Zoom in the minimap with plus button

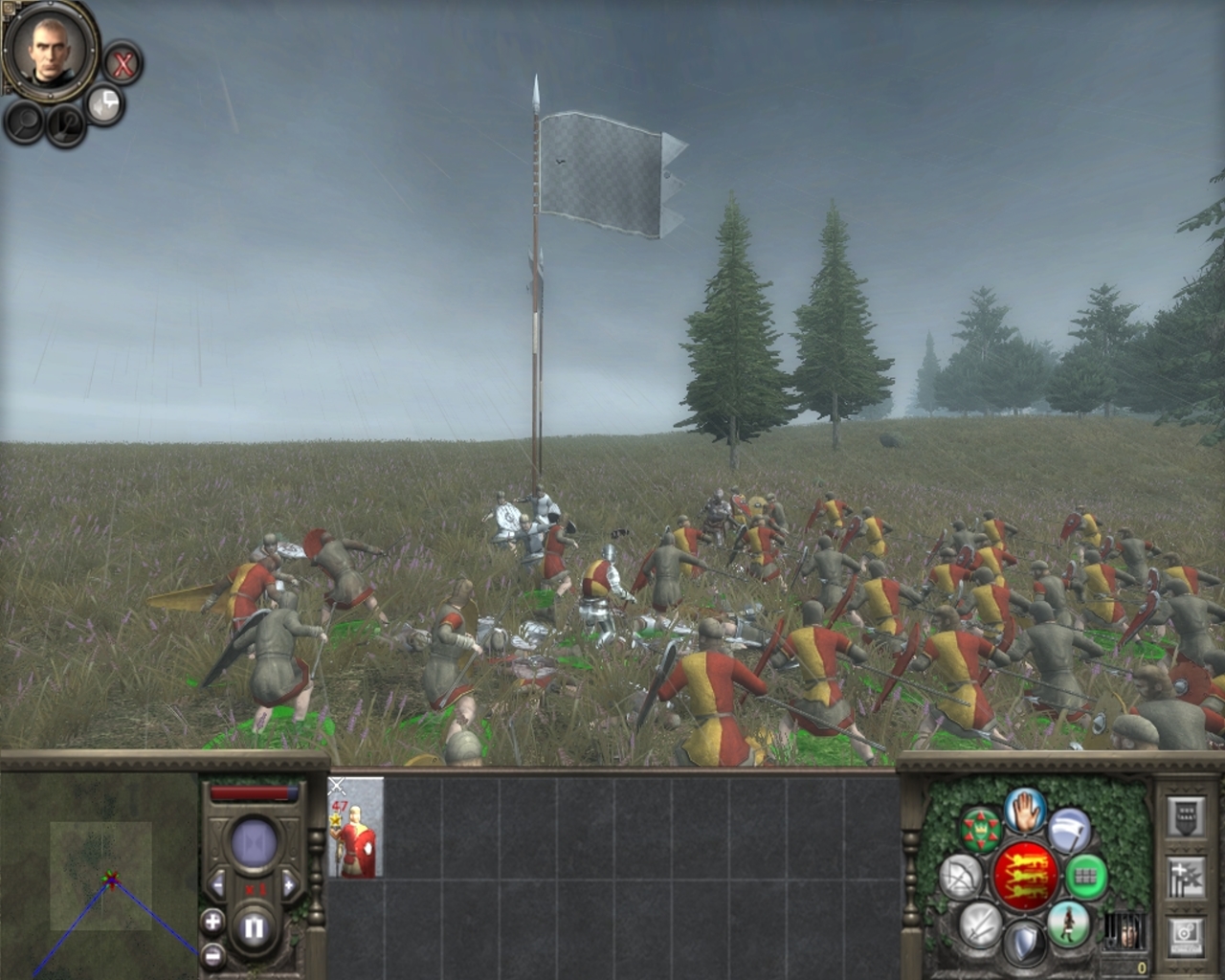point(212,923)
